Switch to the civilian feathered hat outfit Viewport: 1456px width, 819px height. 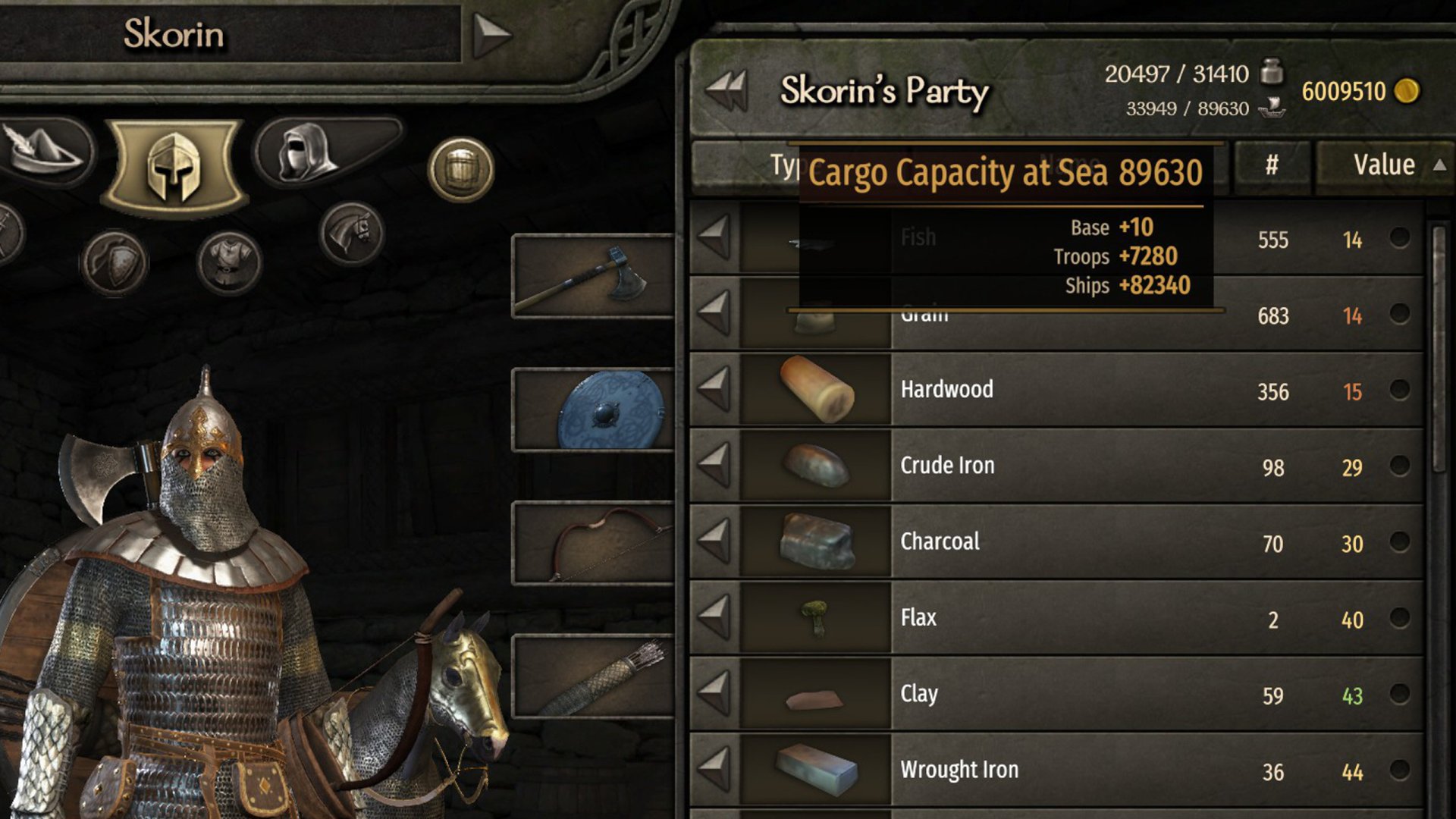(x=45, y=152)
